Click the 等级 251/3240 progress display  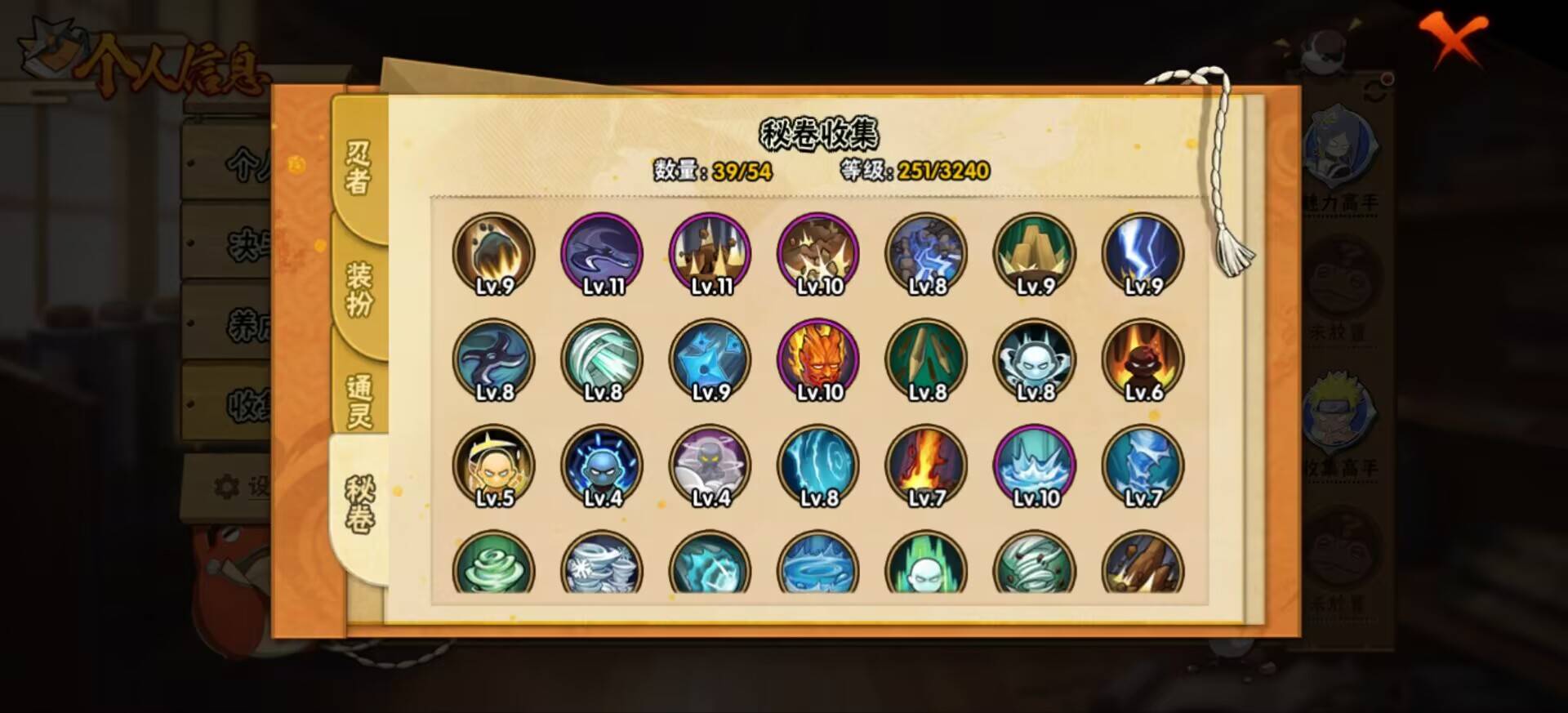pyautogui.click(x=915, y=172)
